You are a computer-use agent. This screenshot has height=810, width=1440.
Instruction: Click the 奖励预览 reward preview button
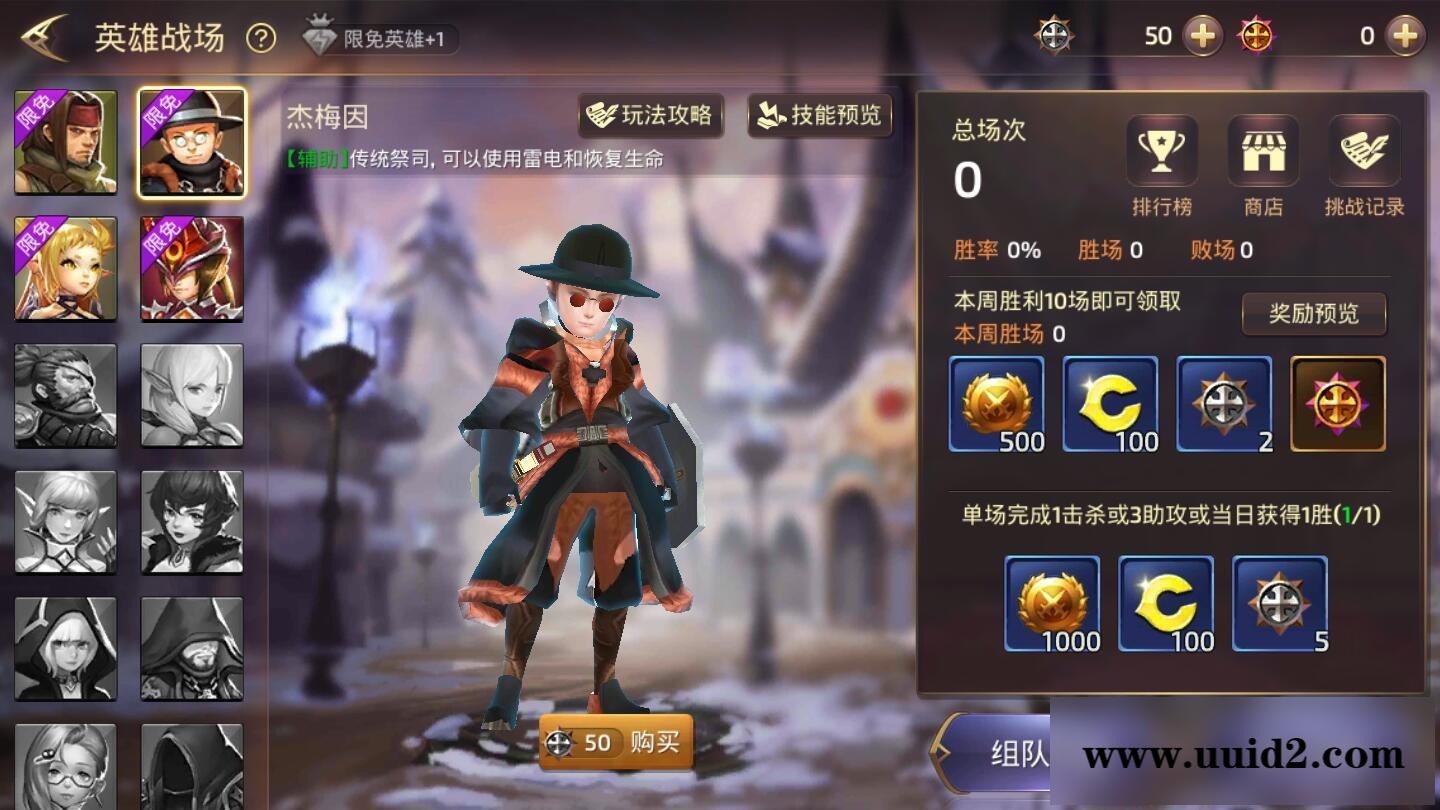tap(1313, 313)
